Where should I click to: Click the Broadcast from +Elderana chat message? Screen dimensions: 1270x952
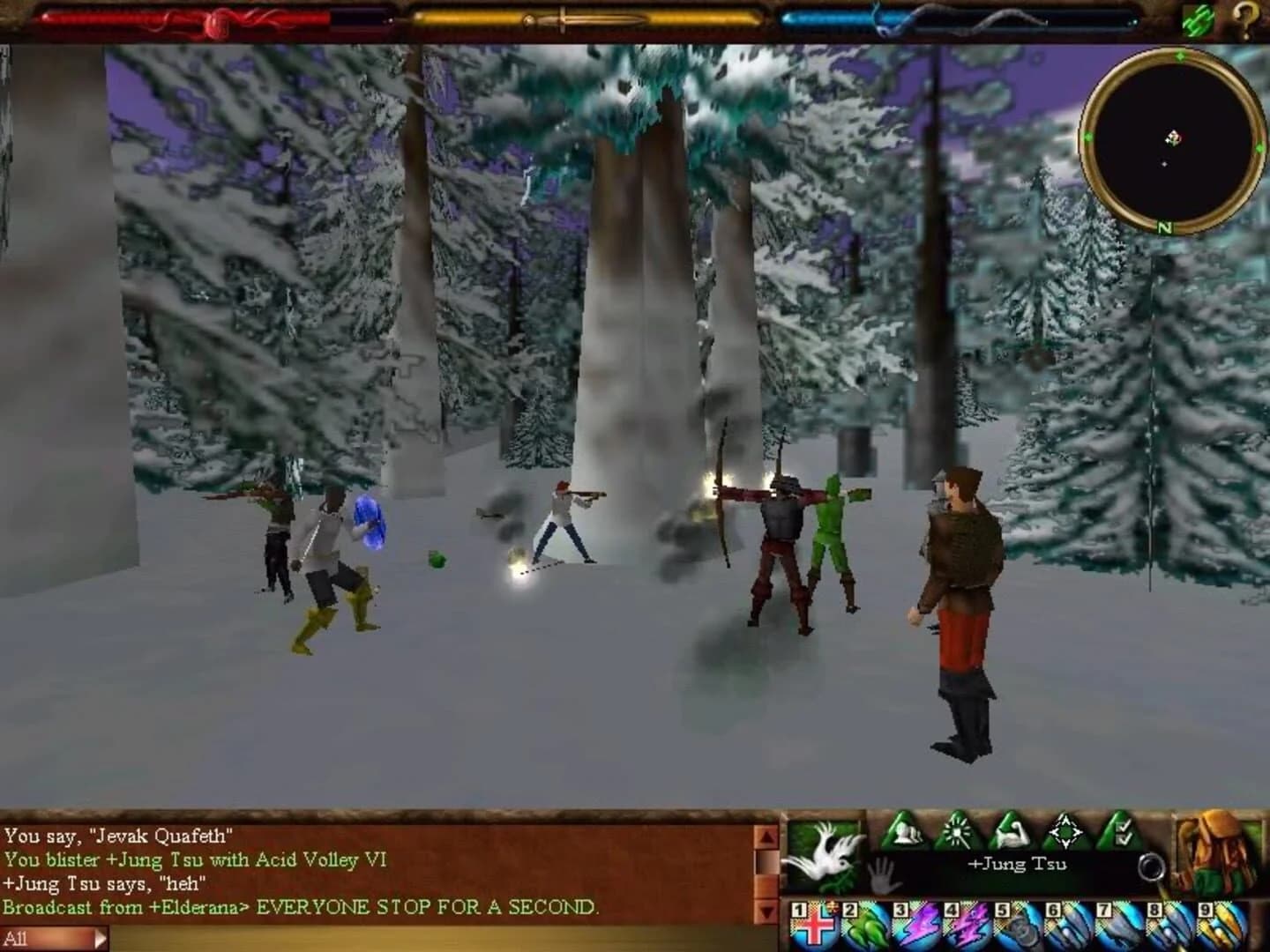pyautogui.click(x=300, y=909)
